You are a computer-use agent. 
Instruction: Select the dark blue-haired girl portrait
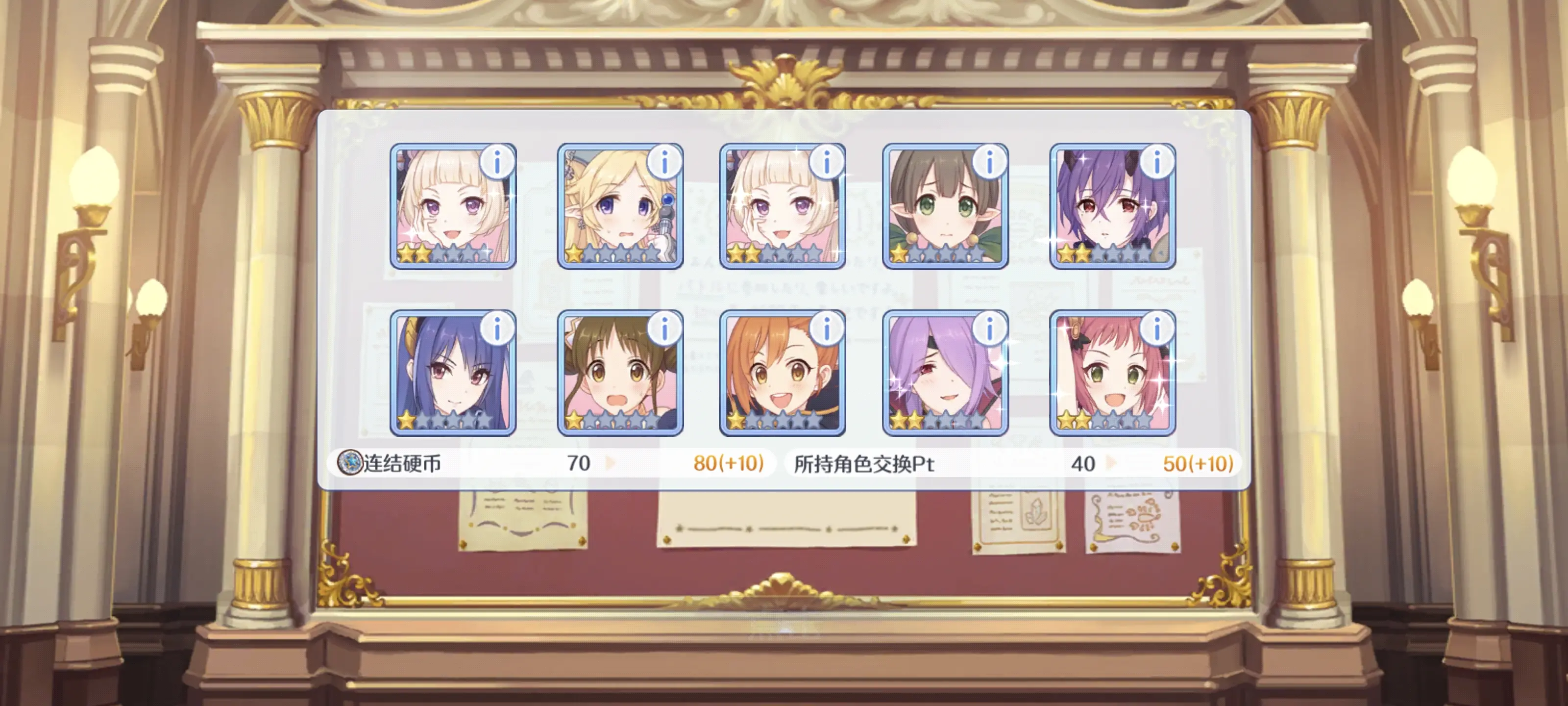(x=453, y=374)
